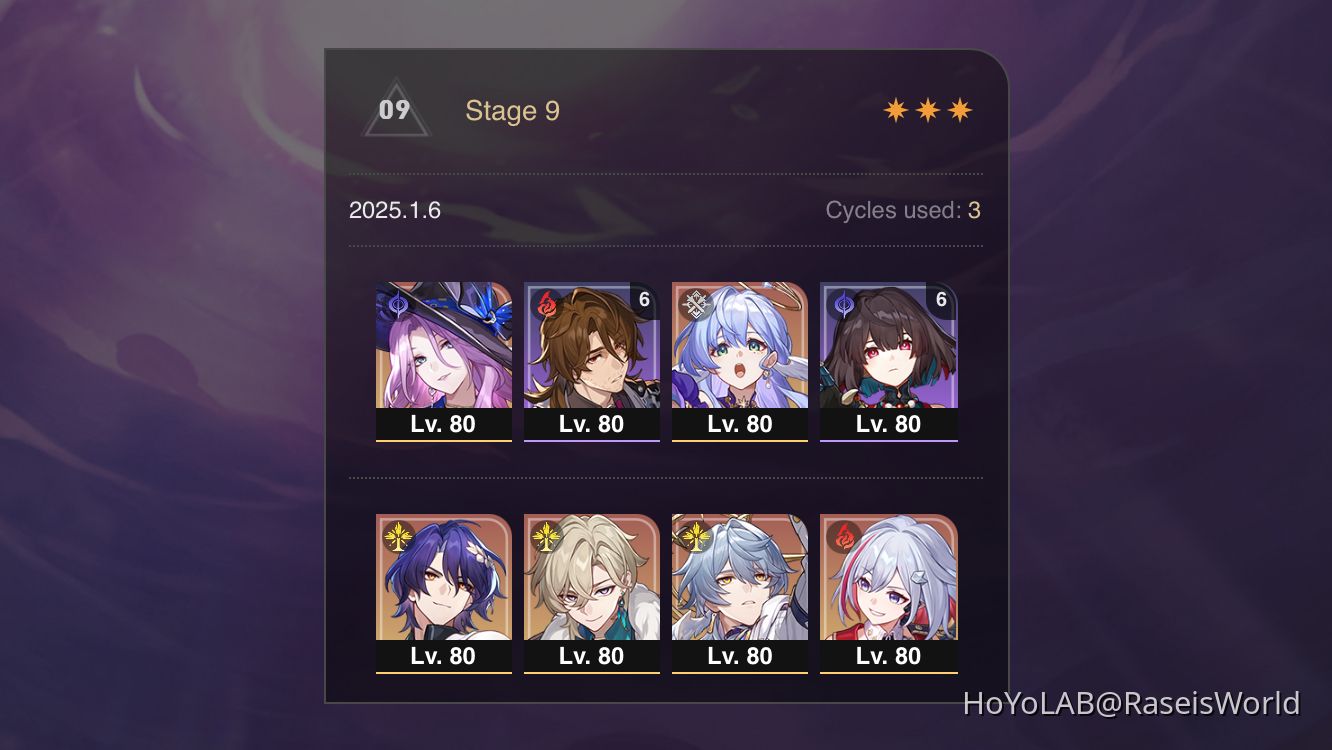Click the Lv. 80 label under Black Swan

443,424
